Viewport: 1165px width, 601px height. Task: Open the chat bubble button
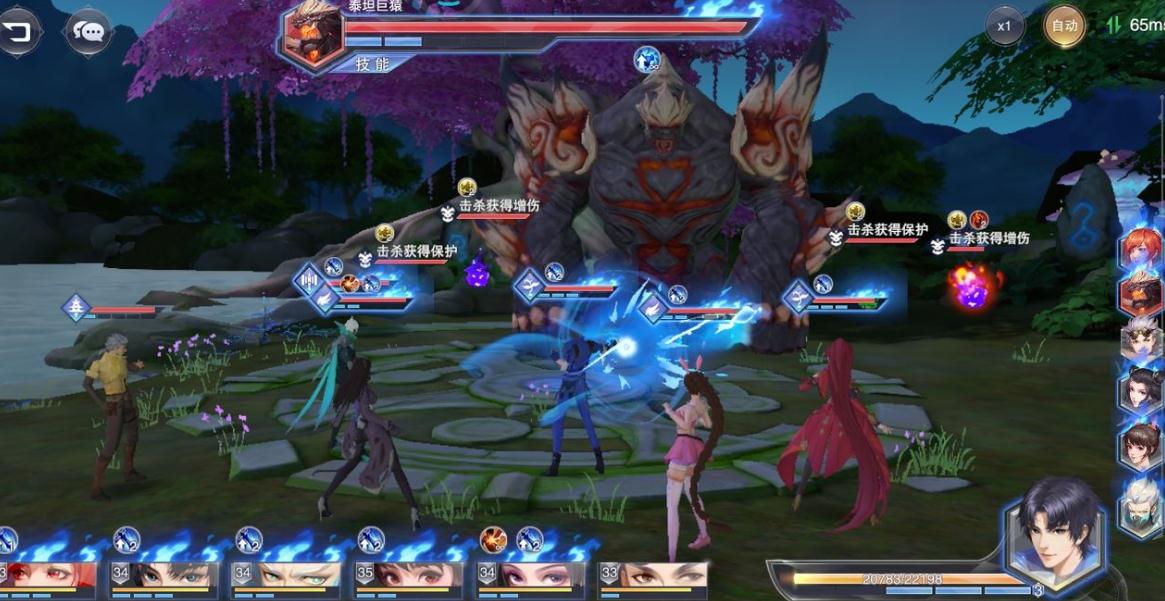tap(90, 32)
